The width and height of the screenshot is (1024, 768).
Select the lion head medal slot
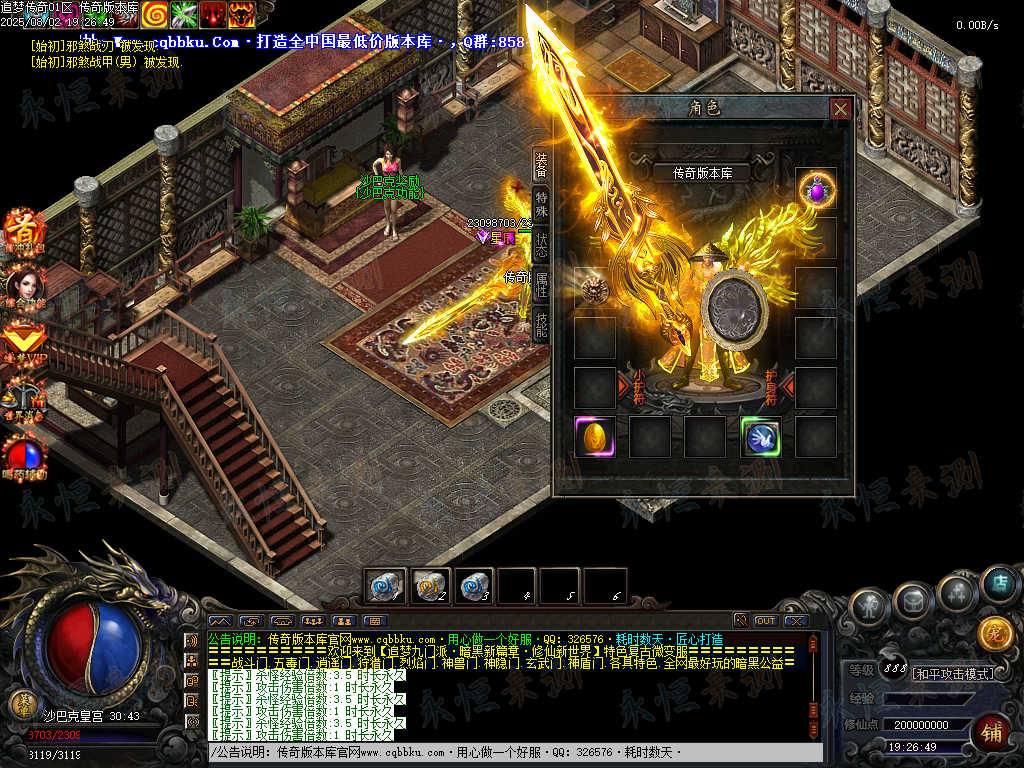click(x=594, y=288)
